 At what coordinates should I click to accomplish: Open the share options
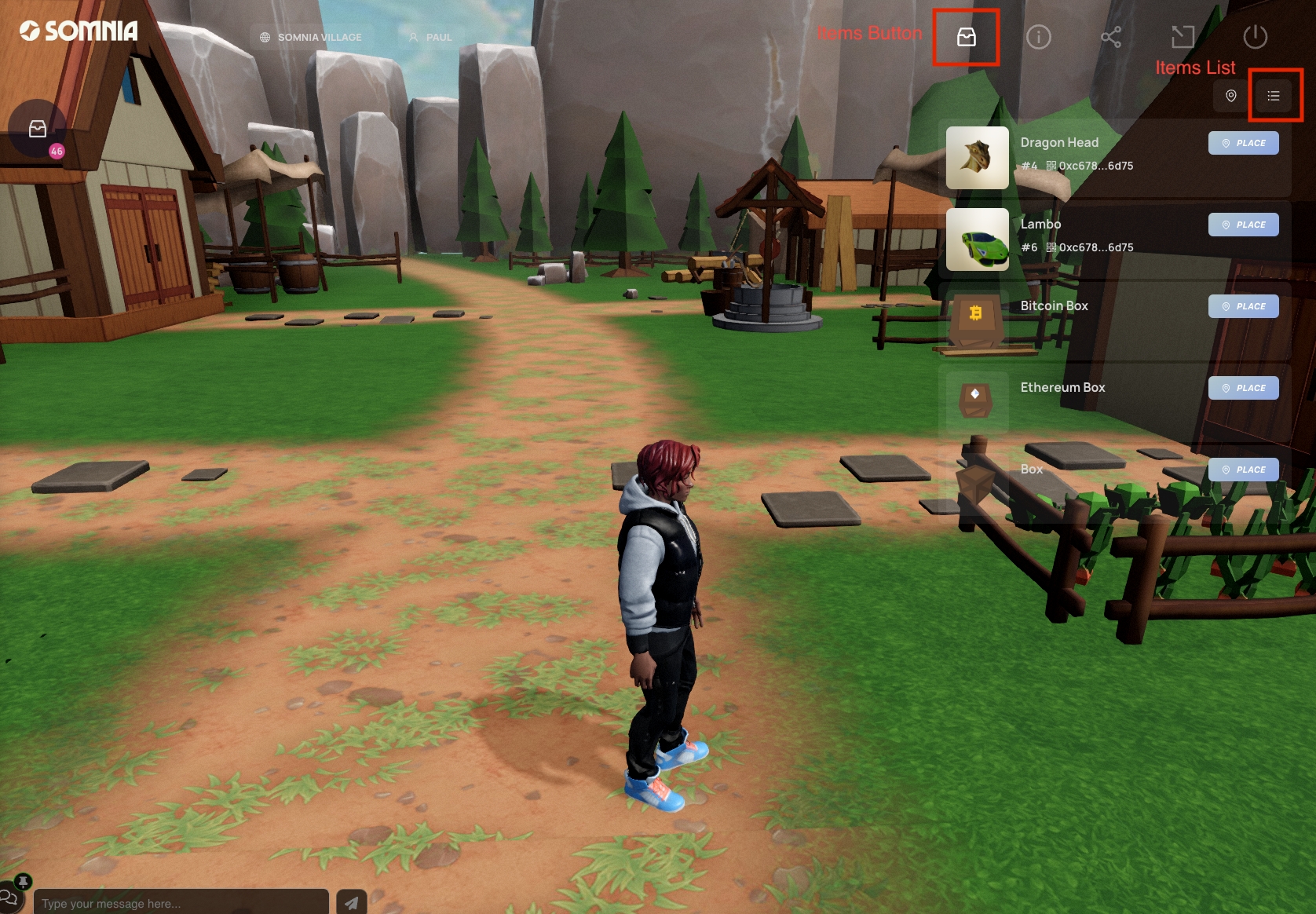coord(1110,37)
